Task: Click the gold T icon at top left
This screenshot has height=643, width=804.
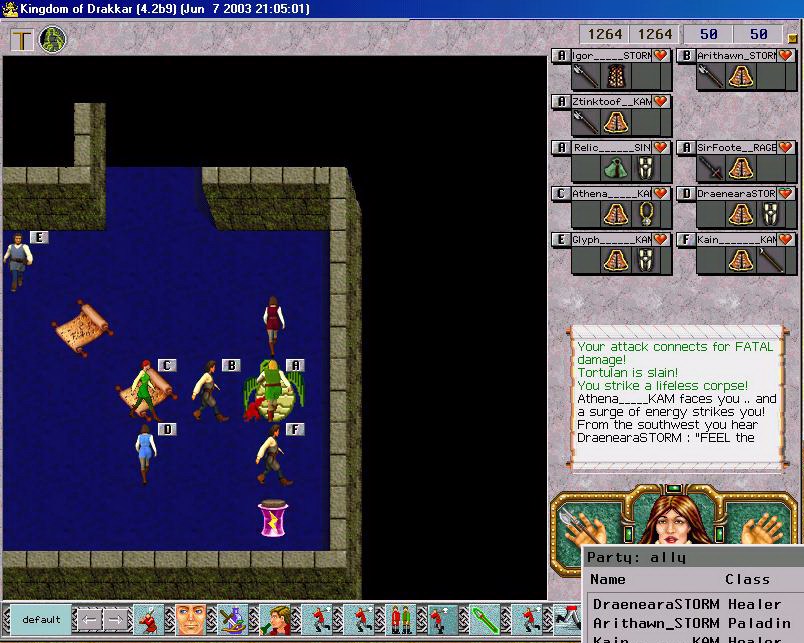Action: [22, 41]
